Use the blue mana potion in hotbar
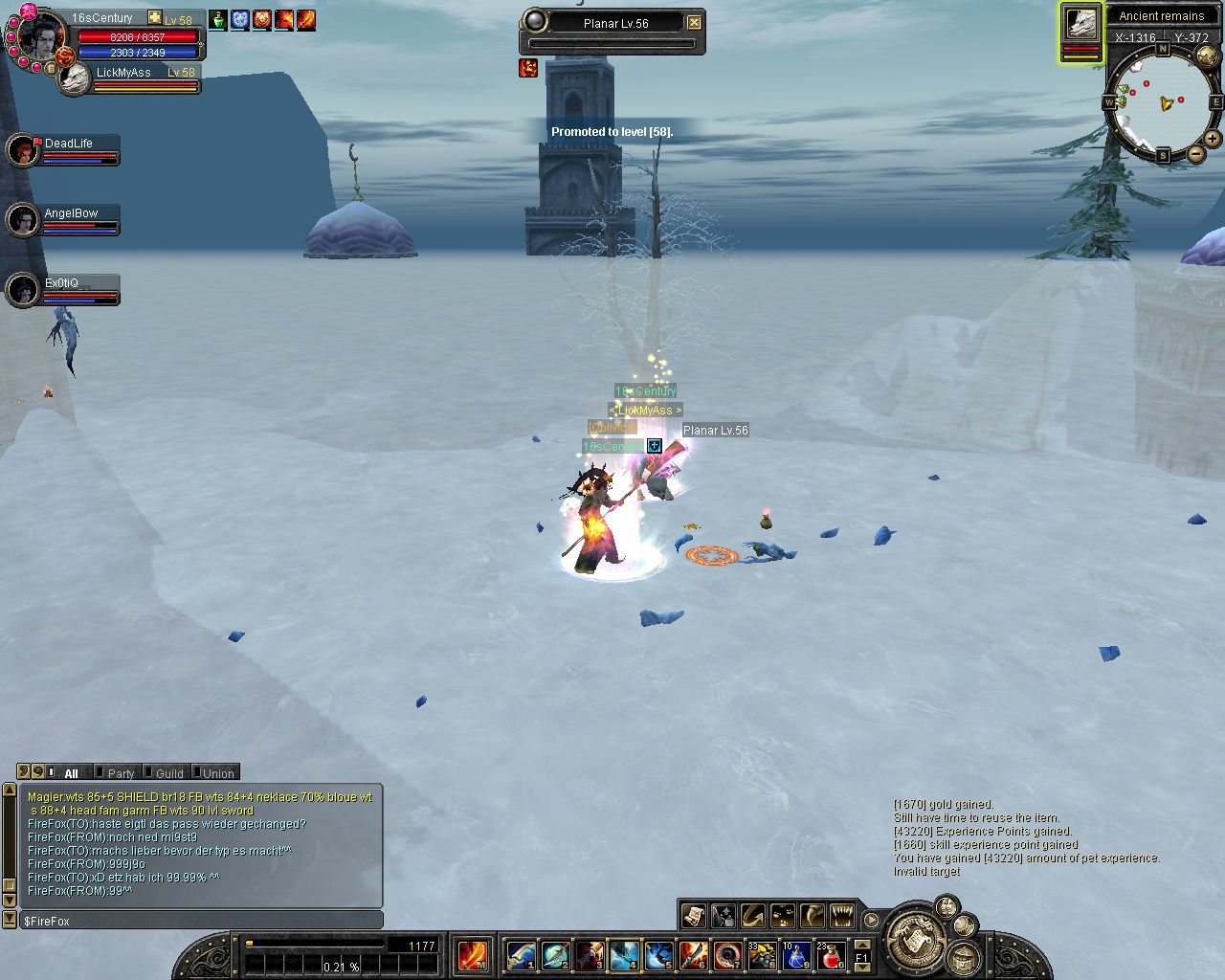This screenshot has height=980, width=1225. click(796, 955)
